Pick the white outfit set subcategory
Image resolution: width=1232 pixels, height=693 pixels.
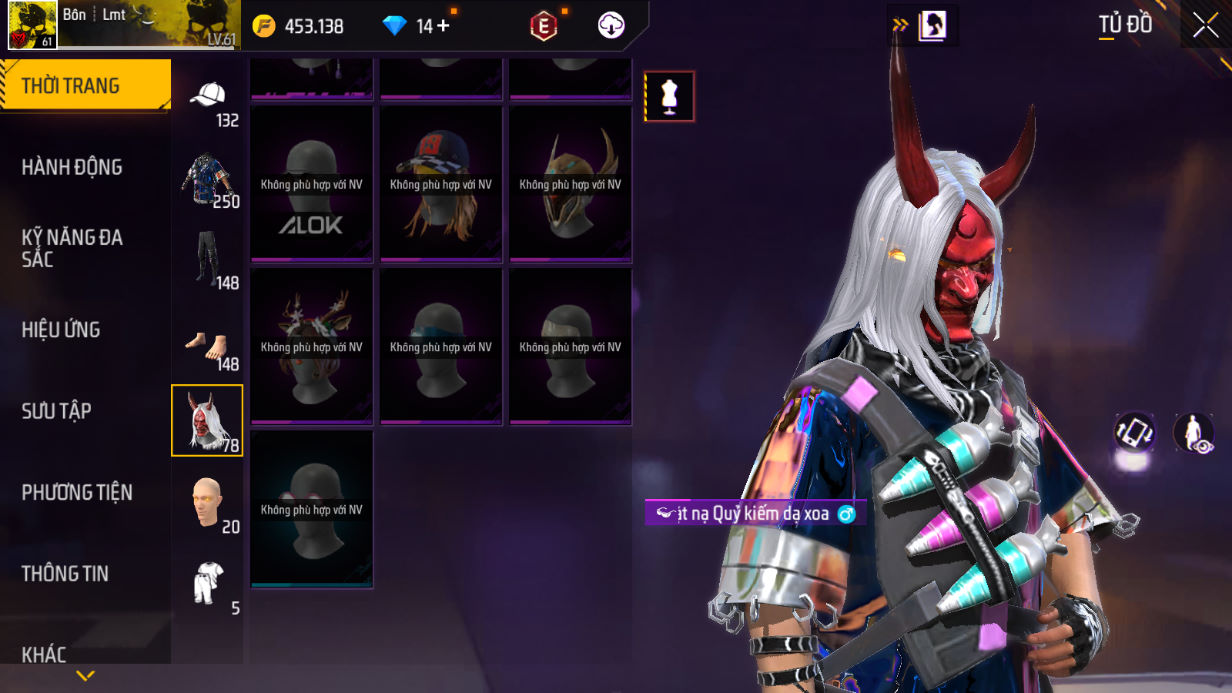pos(207,582)
